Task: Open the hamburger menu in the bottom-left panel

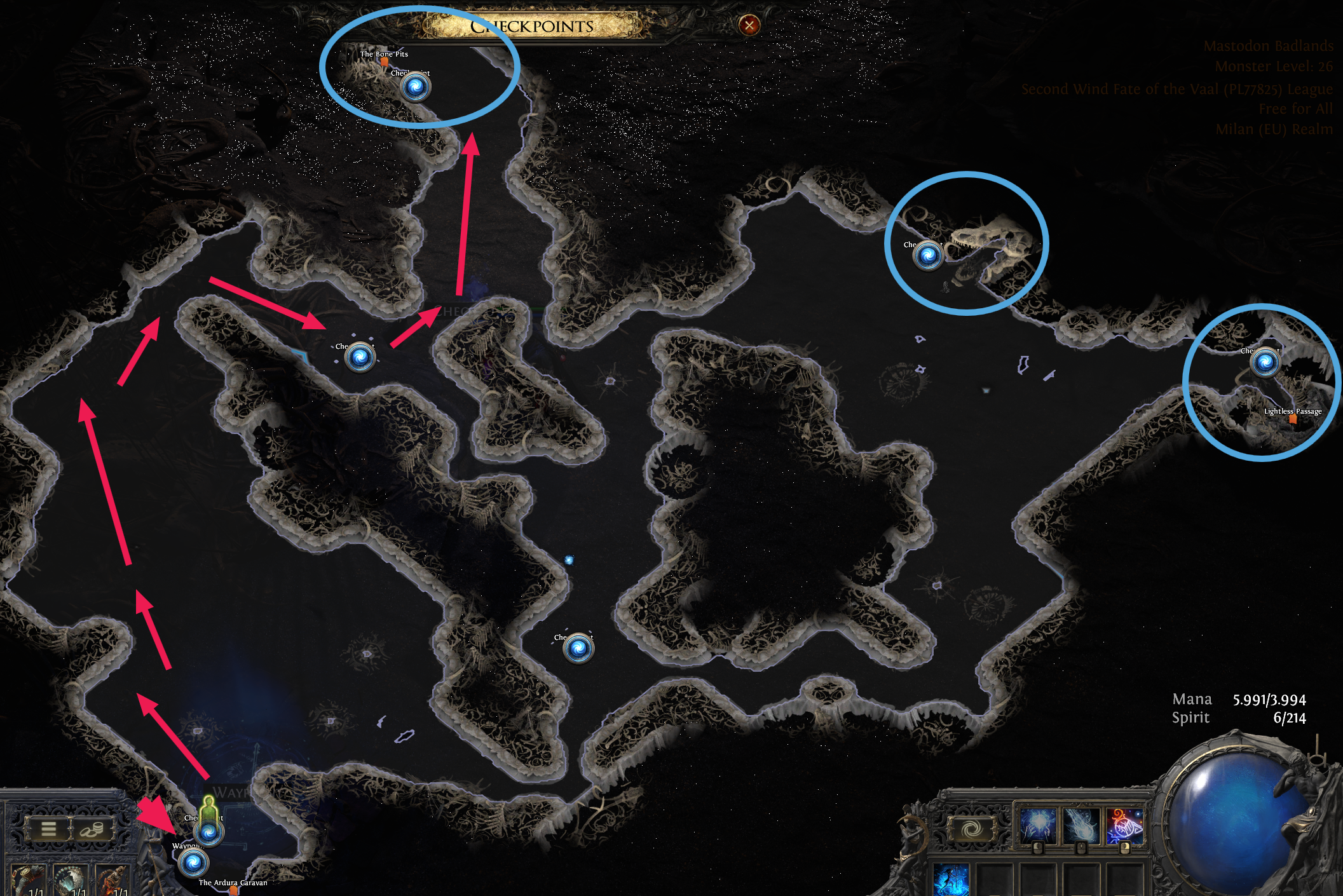Action: pos(48,828)
